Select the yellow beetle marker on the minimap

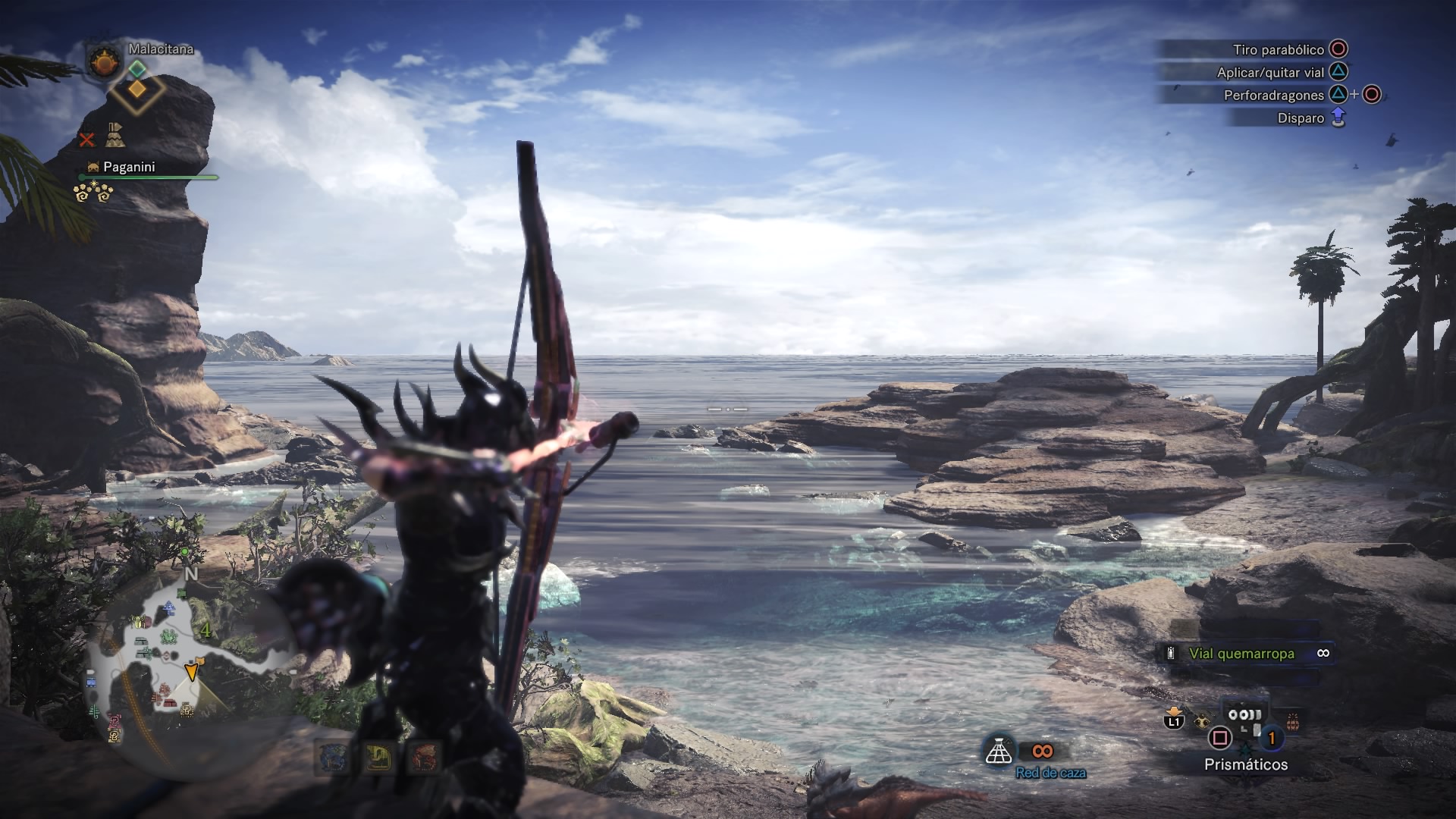tap(137, 623)
